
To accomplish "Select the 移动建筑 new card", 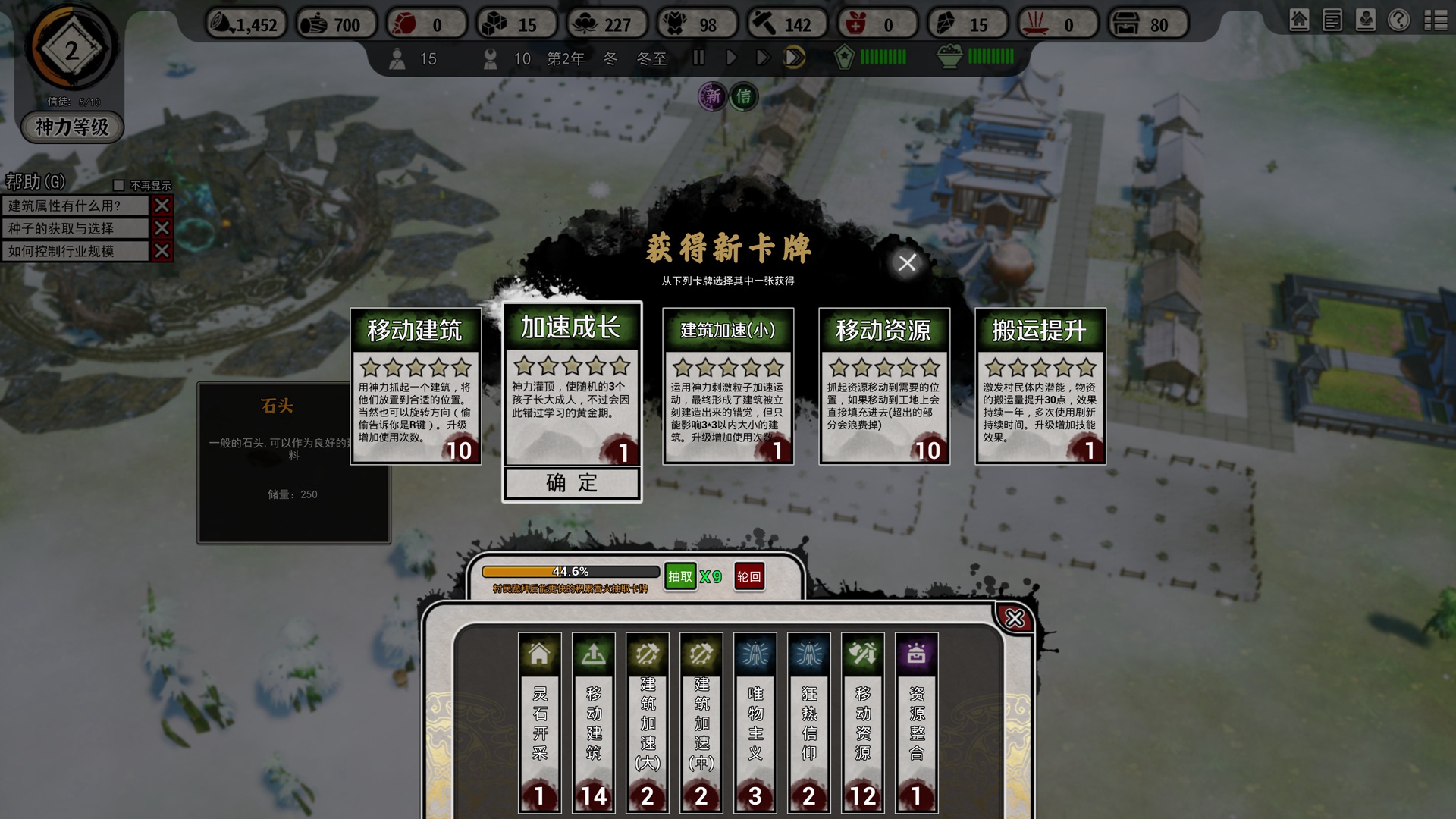I will (416, 386).
